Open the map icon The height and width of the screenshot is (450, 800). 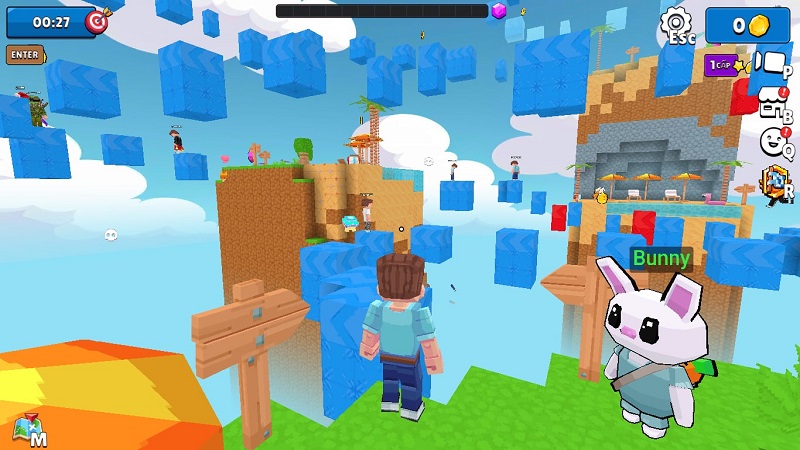(x=28, y=430)
